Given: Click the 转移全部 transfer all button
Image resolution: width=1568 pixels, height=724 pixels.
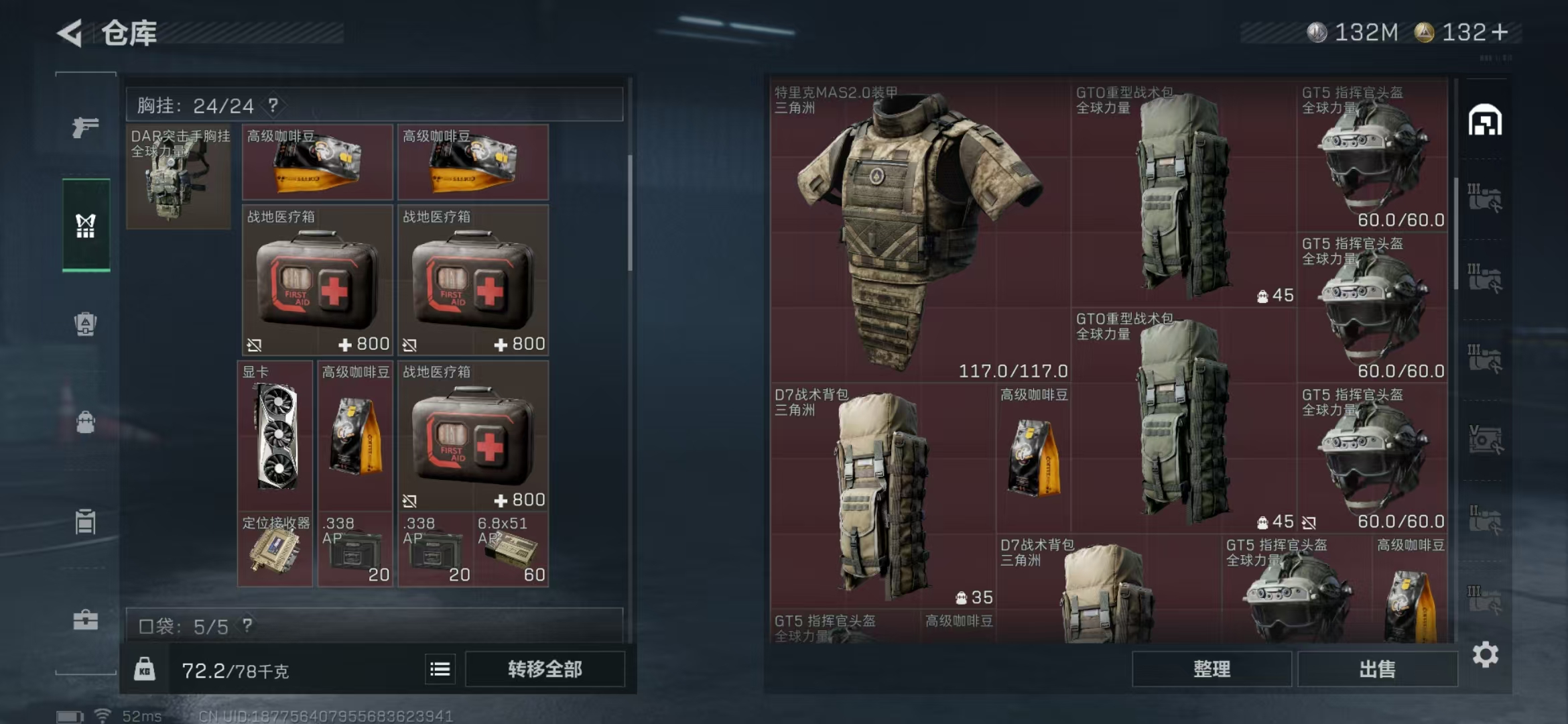Looking at the screenshot, I should point(544,669).
